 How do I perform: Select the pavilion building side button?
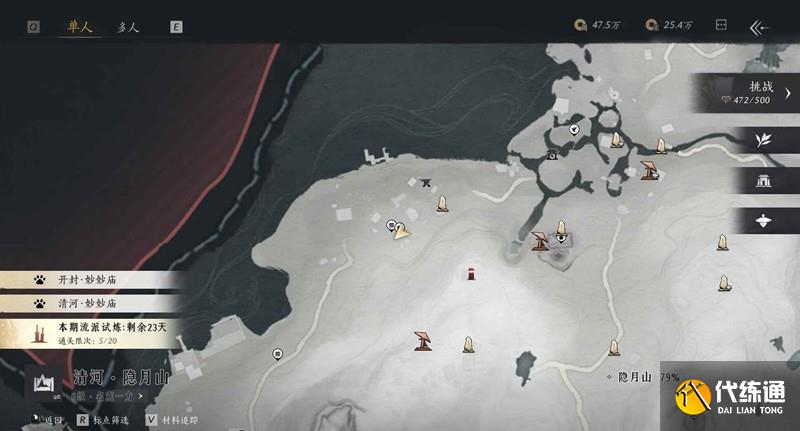(765, 181)
